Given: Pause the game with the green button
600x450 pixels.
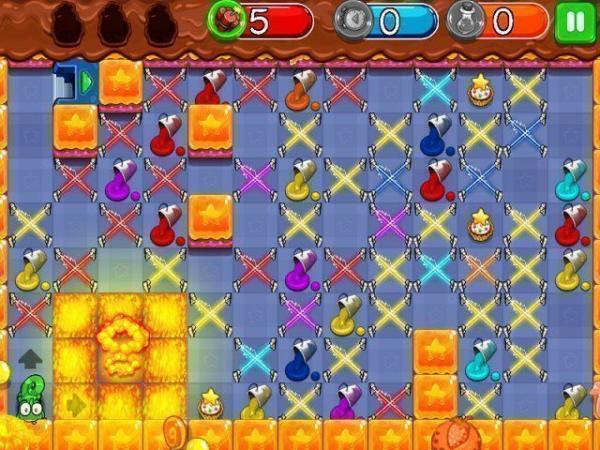Looking at the screenshot, I should pos(574,20).
